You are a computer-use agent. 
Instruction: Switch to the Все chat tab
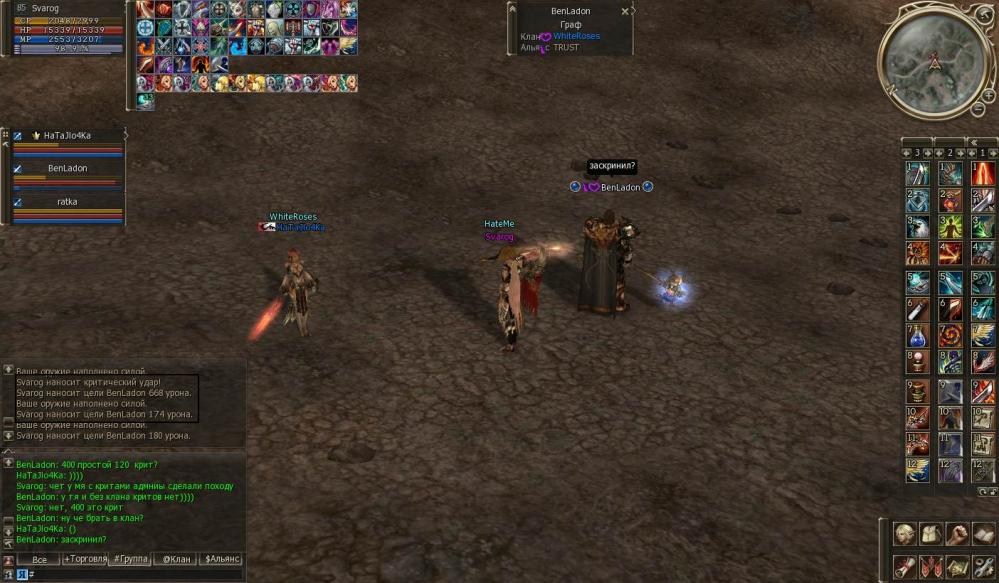pos(39,560)
